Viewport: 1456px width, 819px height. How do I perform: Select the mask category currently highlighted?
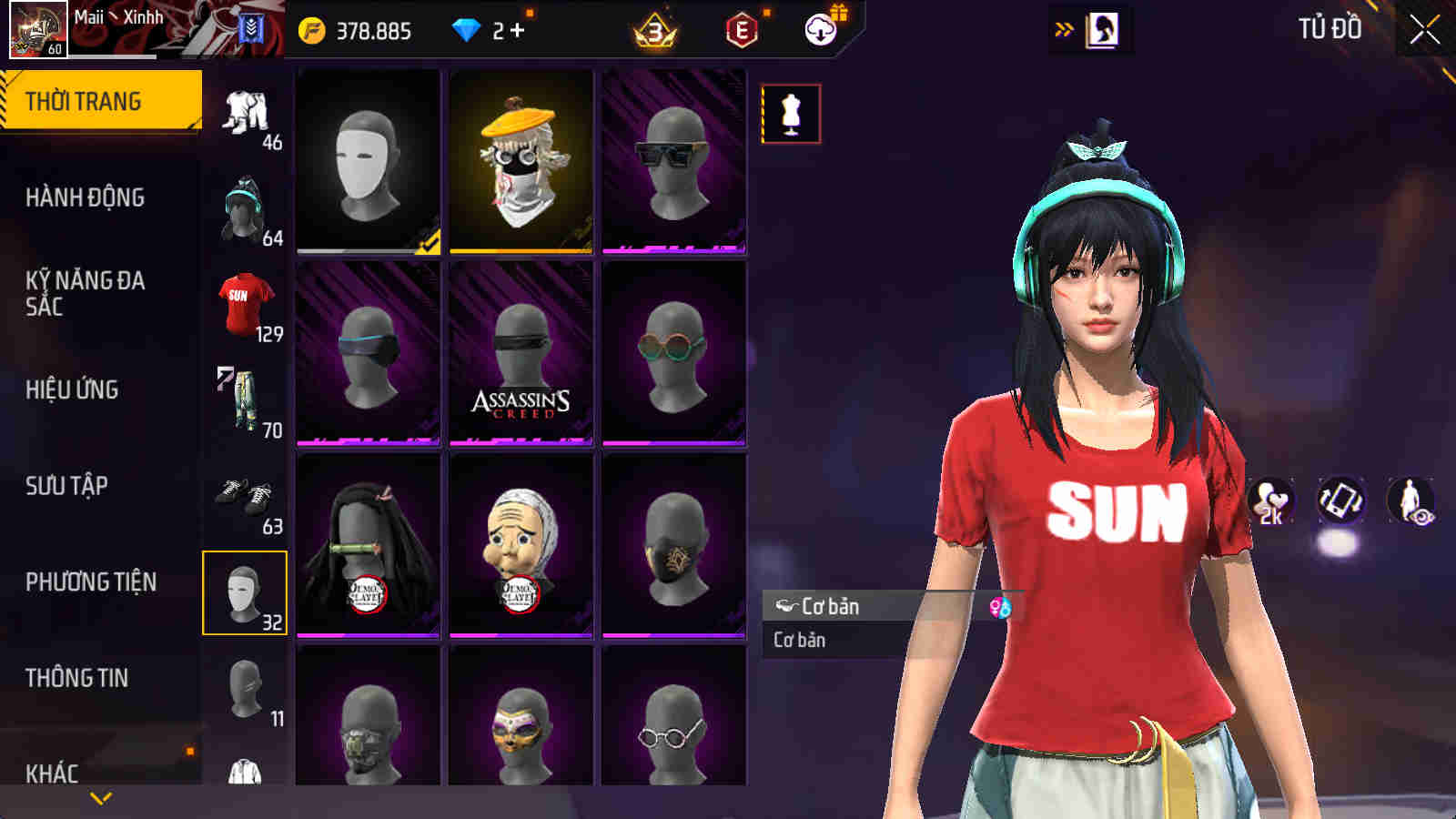pos(244,593)
